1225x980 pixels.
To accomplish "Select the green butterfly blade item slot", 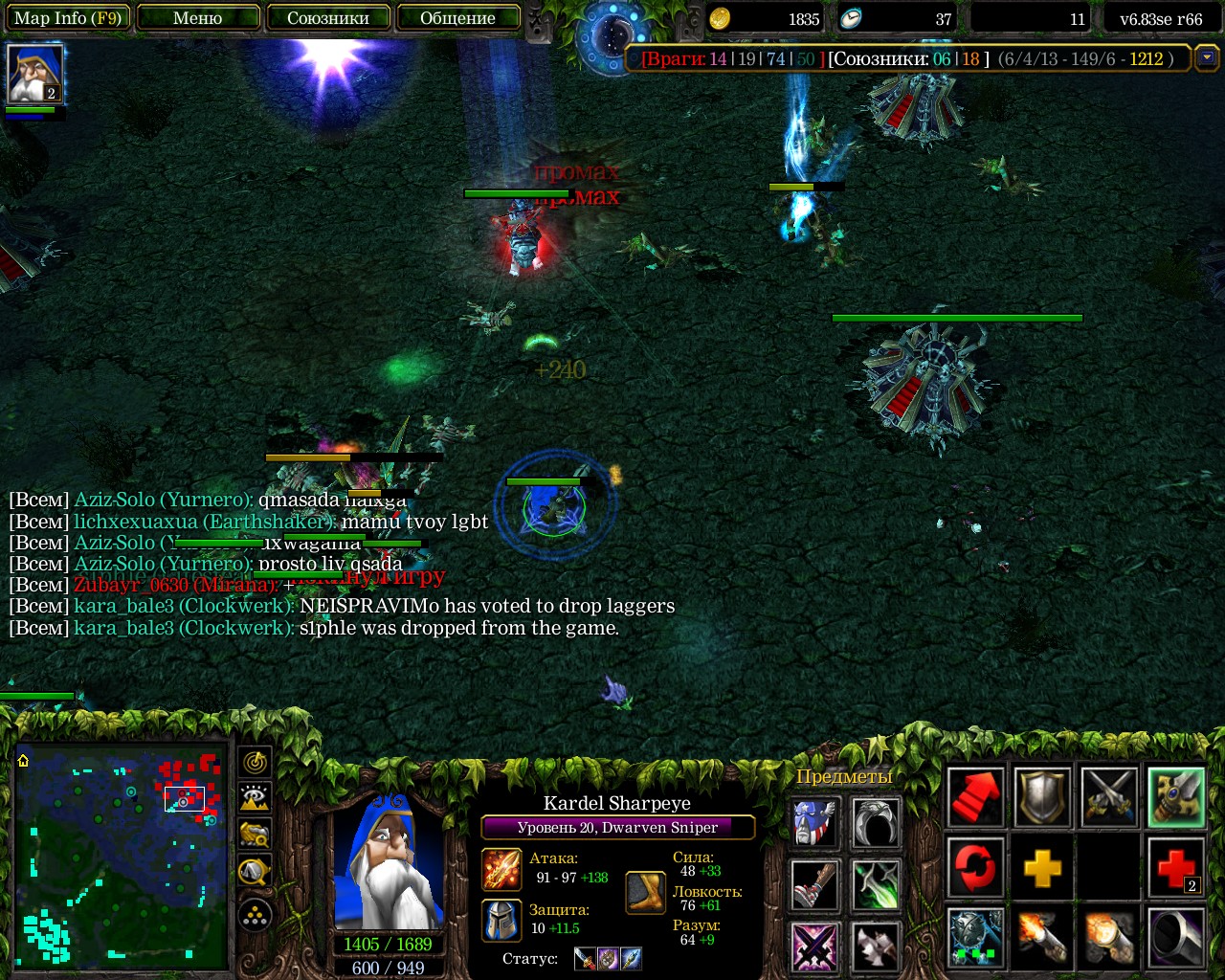I will [876, 883].
